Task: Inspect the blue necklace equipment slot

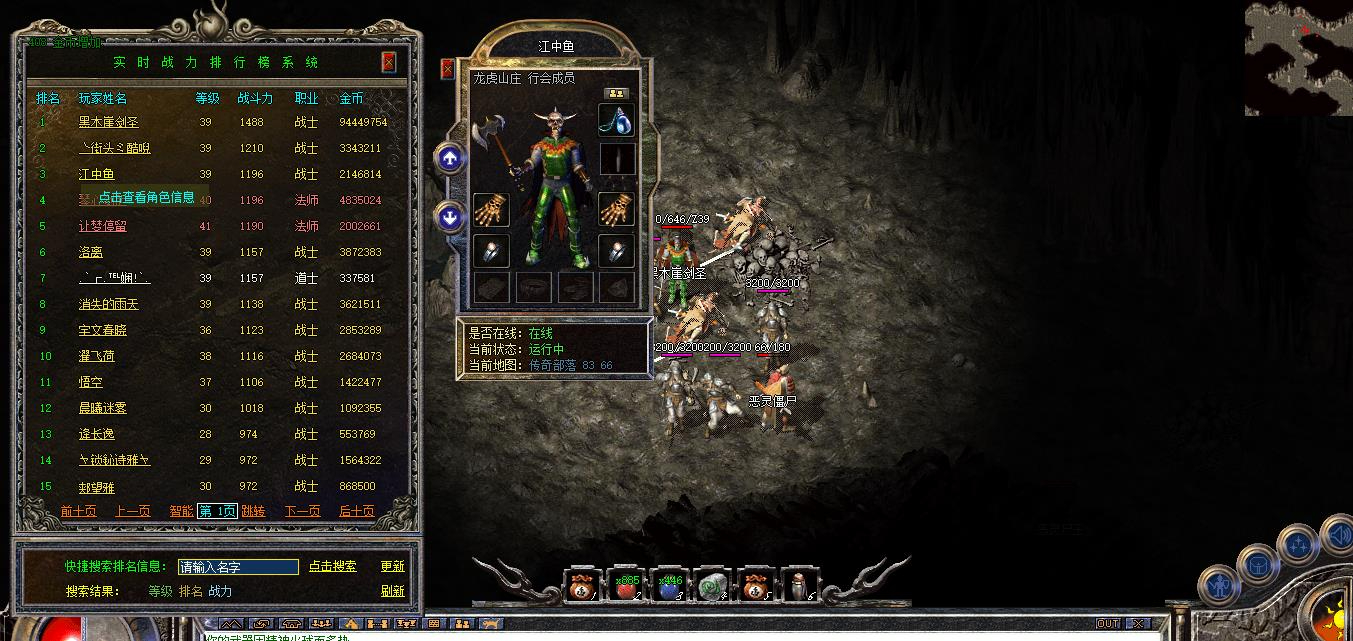Action: click(x=616, y=120)
